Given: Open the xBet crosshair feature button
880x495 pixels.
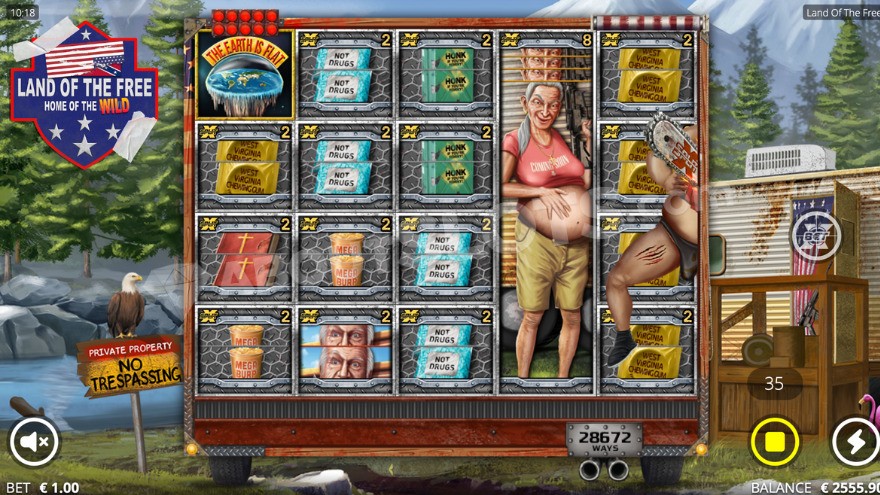Looking at the screenshot, I should point(816,237).
